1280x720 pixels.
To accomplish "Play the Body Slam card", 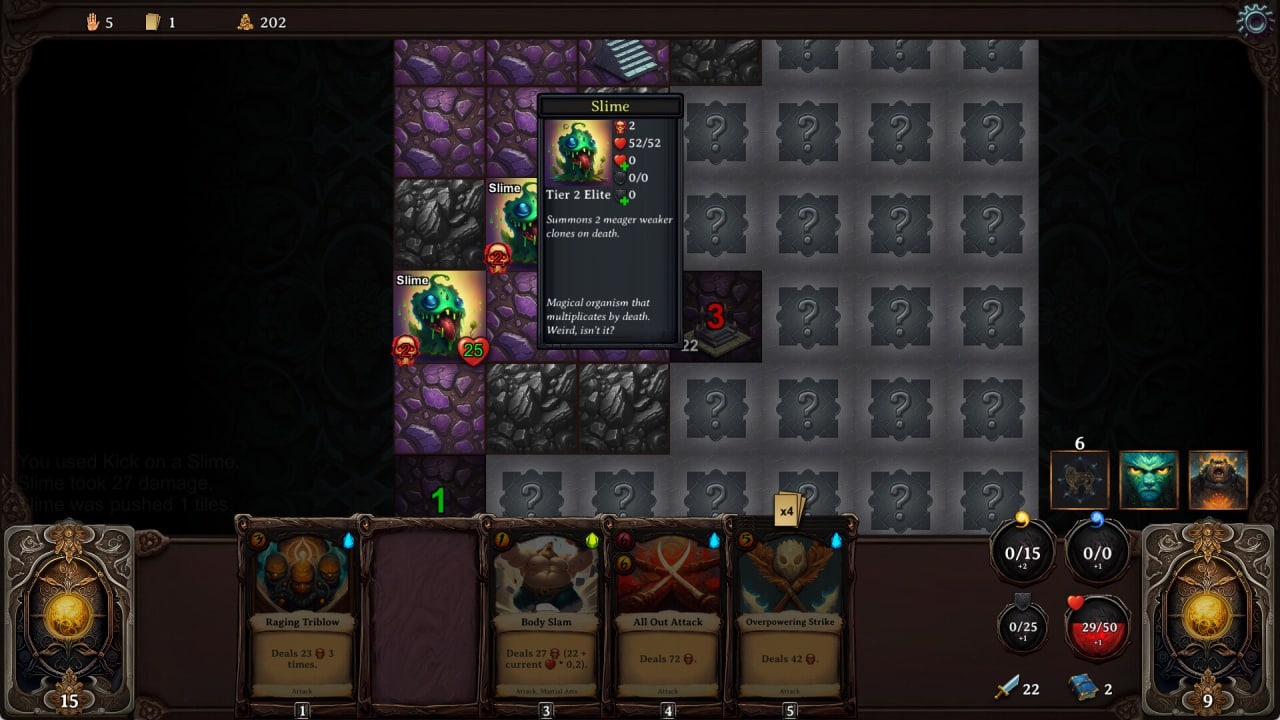I will click(x=546, y=610).
